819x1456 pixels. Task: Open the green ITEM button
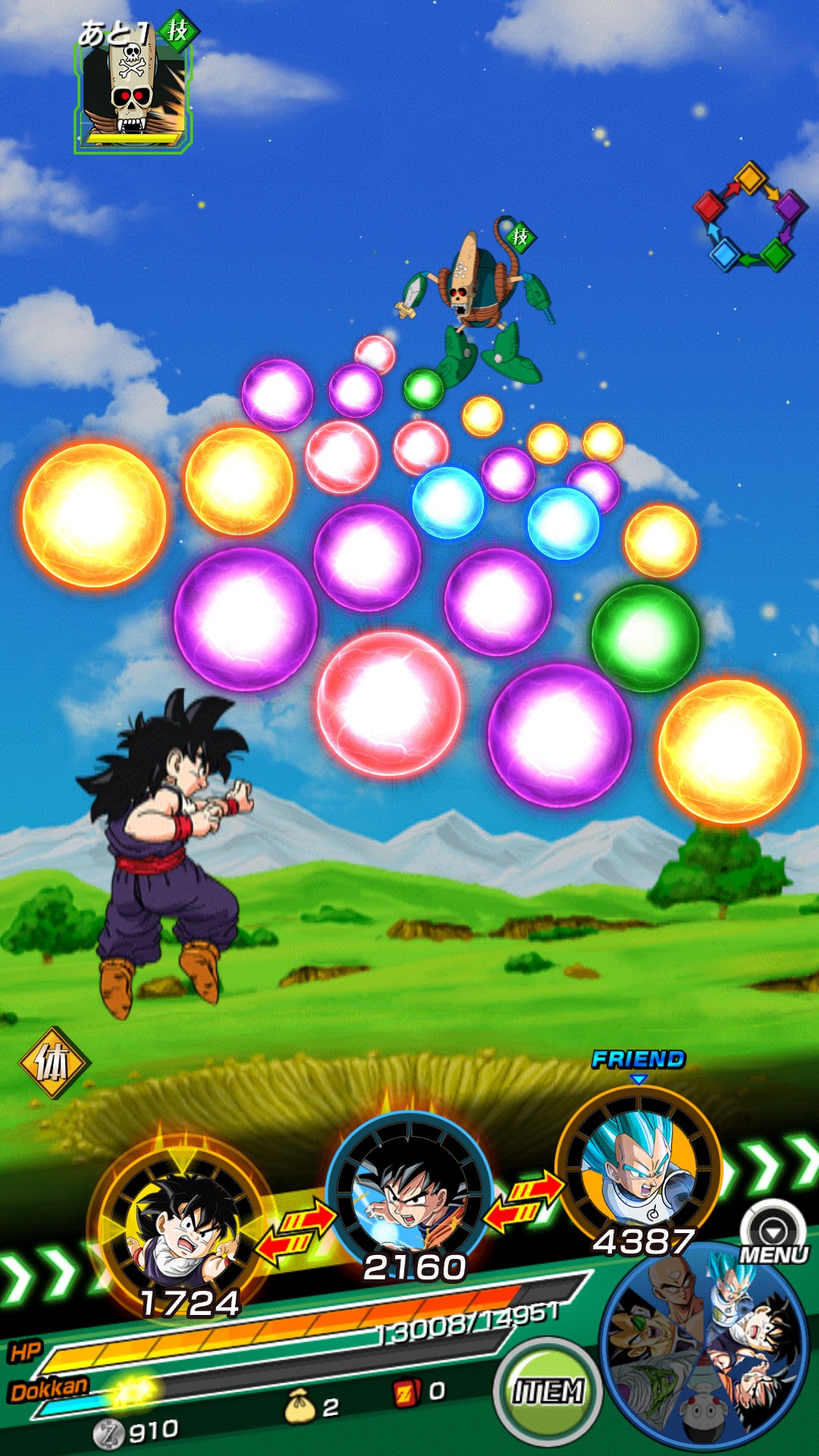548,1391
